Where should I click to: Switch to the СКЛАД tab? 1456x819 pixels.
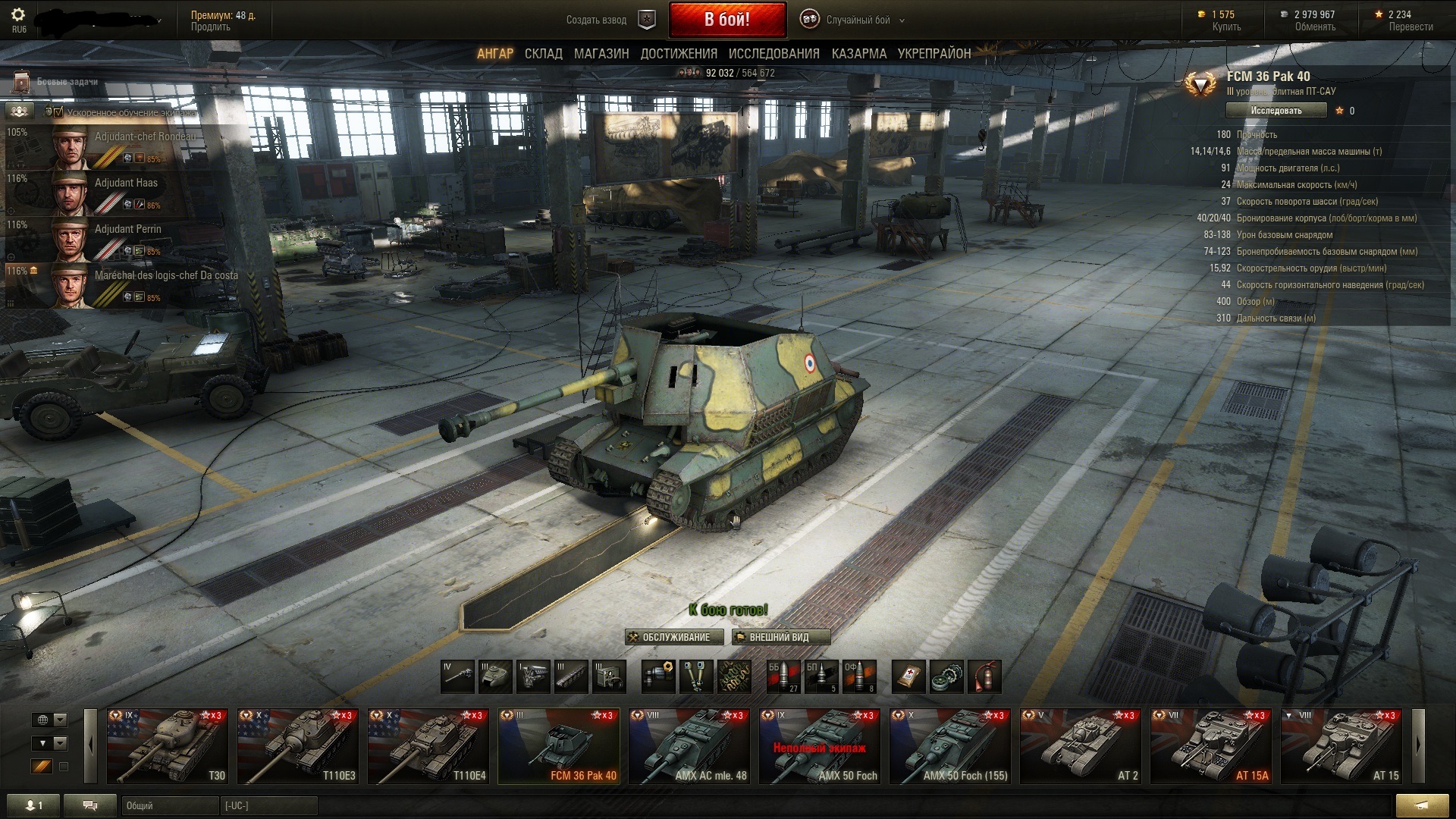pos(543,54)
